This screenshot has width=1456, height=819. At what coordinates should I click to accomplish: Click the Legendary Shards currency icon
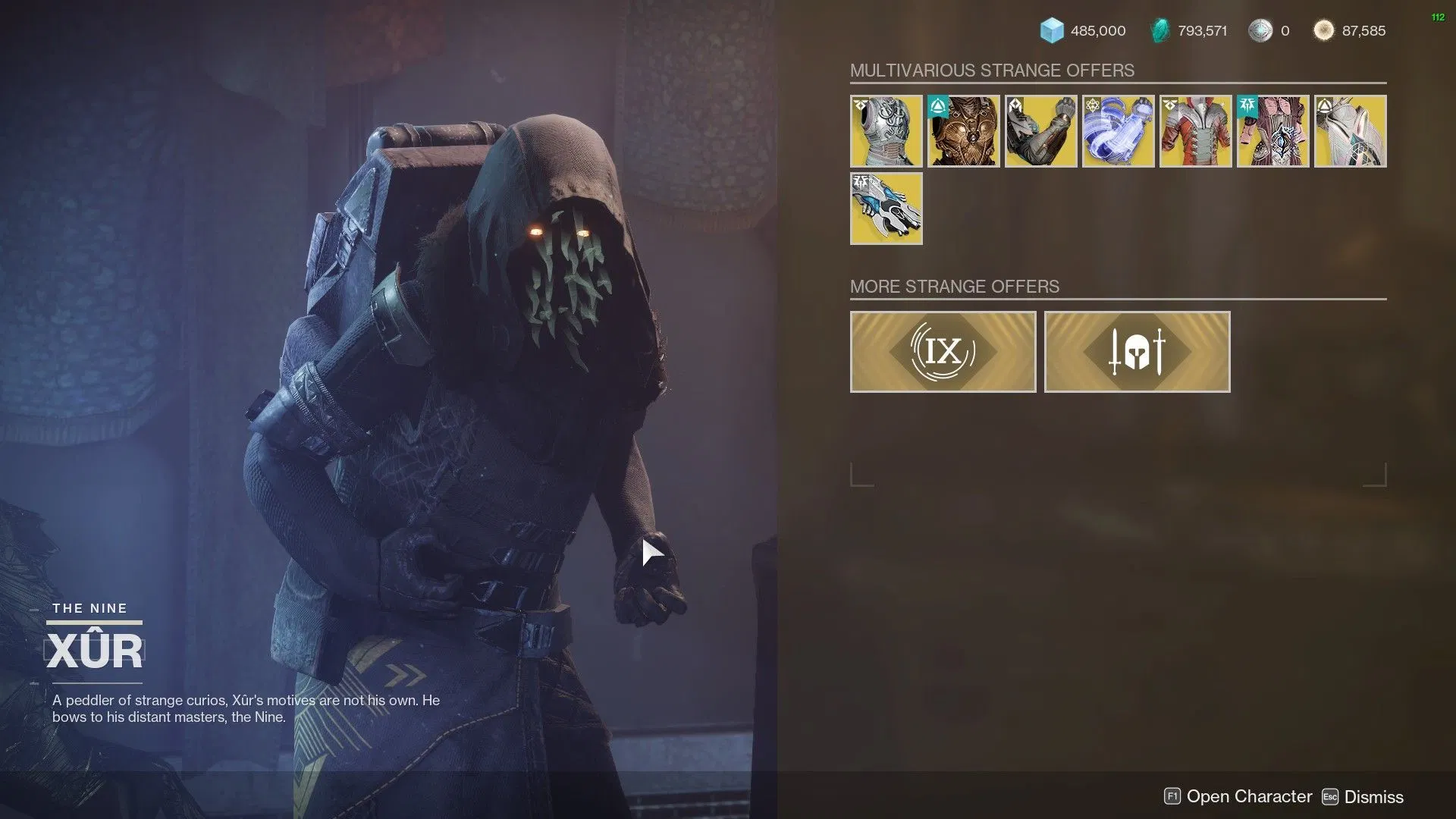click(1163, 31)
